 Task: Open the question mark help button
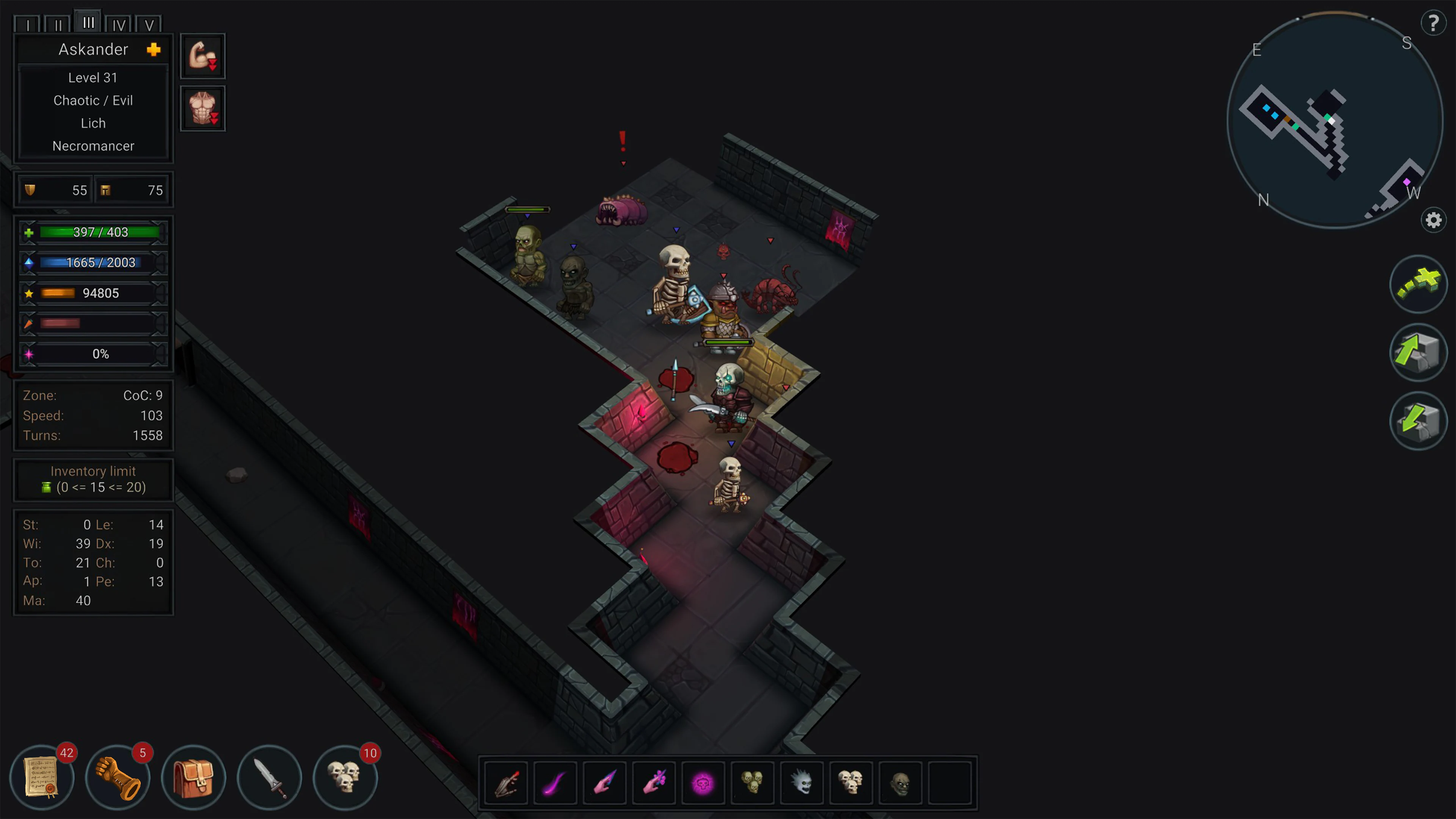pyautogui.click(x=1433, y=23)
